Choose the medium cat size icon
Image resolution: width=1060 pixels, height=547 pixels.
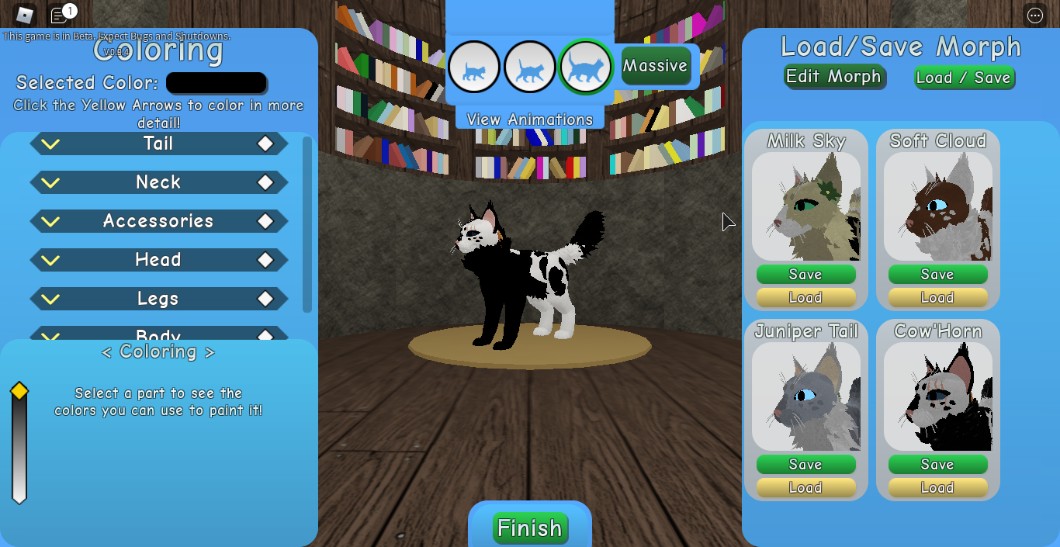tap(529, 68)
